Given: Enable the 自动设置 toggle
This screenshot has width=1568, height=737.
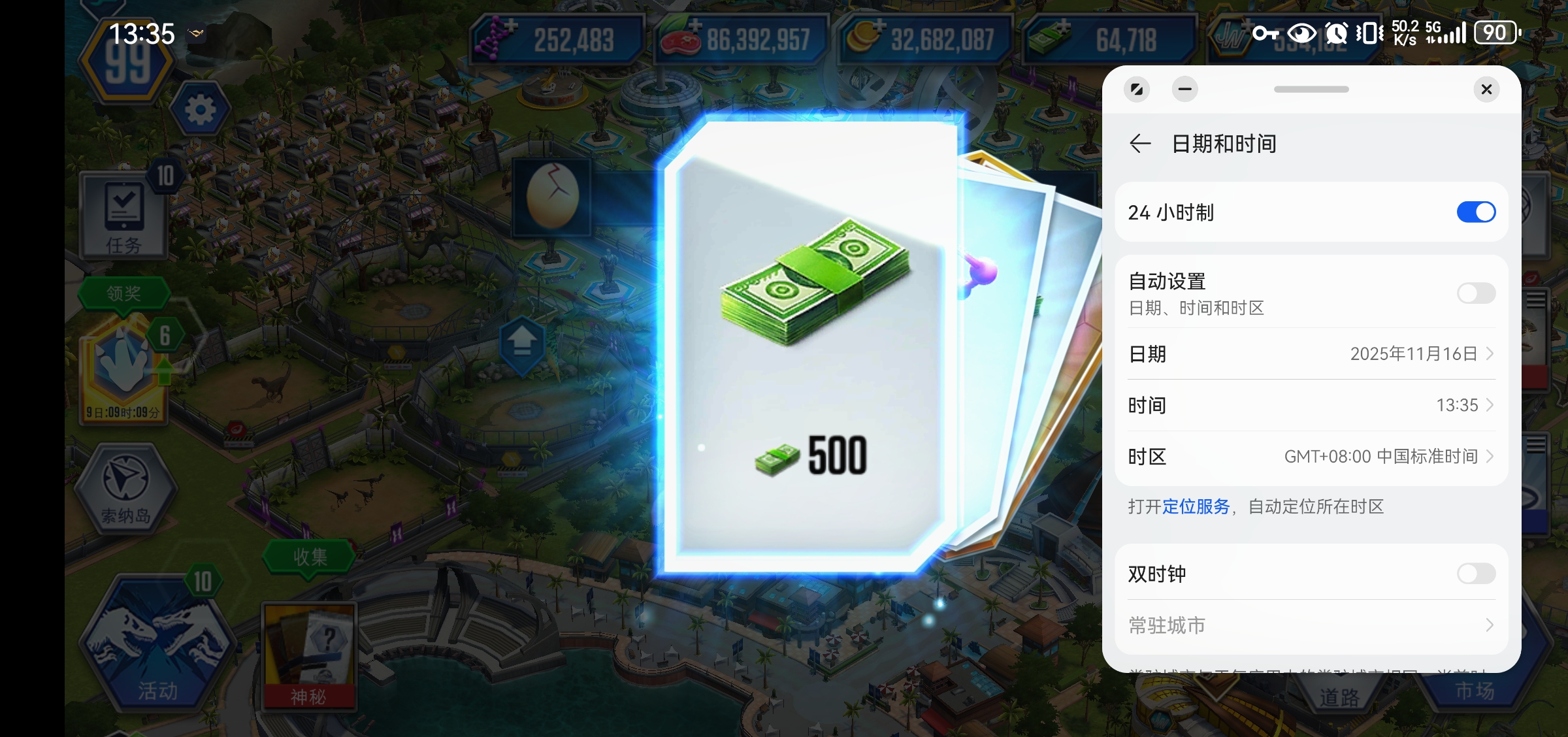Looking at the screenshot, I should (x=1475, y=293).
